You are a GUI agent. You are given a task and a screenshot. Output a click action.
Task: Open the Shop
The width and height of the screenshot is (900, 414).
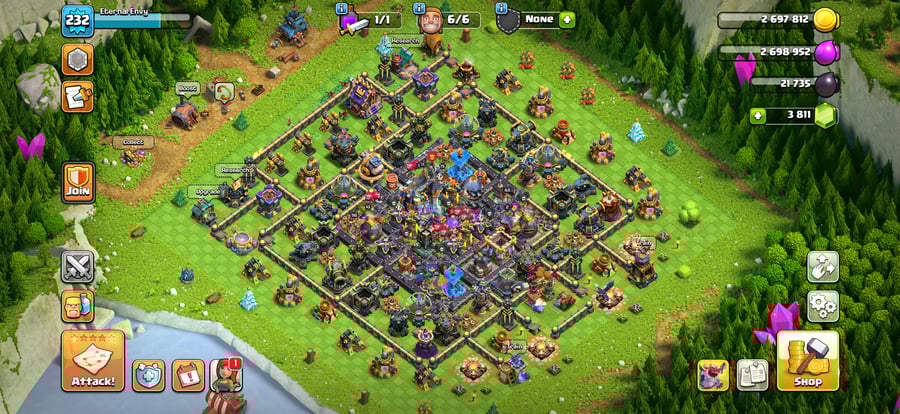pyautogui.click(x=808, y=360)
